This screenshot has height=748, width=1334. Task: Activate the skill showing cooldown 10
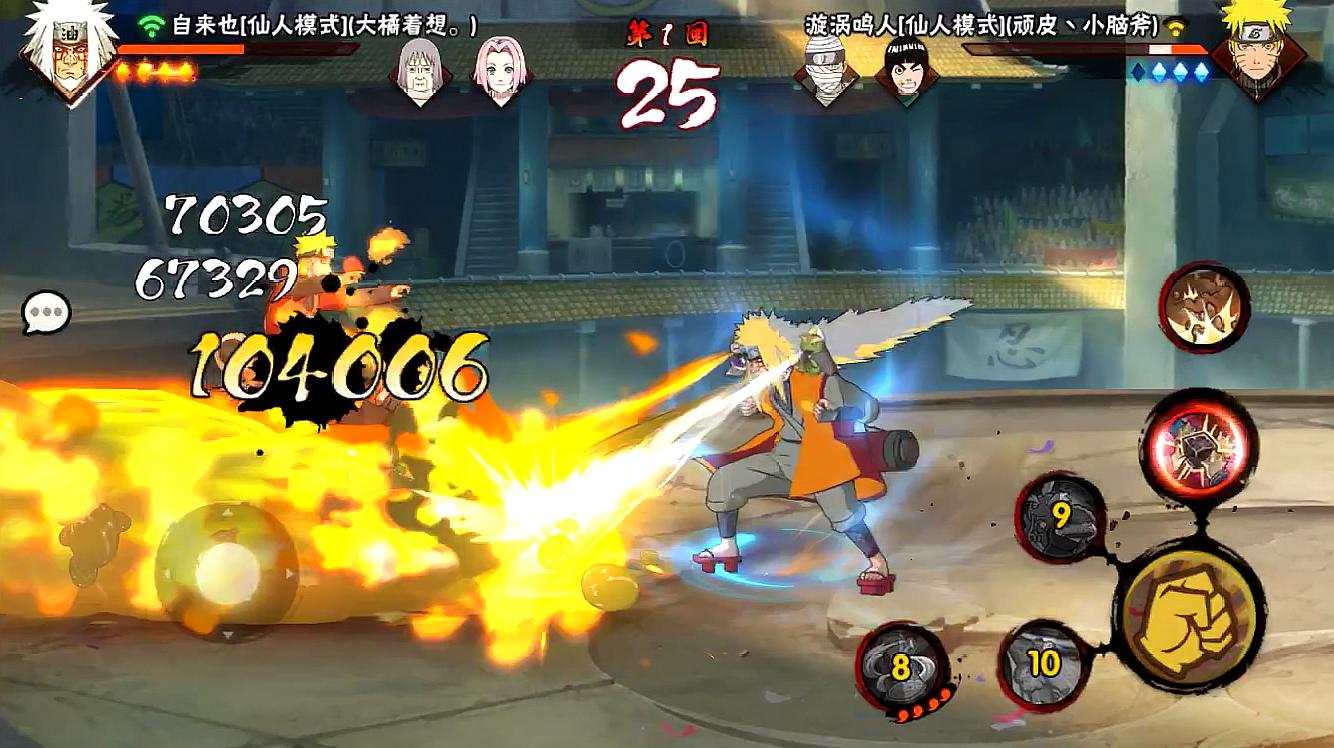(x=1044, y=663)
